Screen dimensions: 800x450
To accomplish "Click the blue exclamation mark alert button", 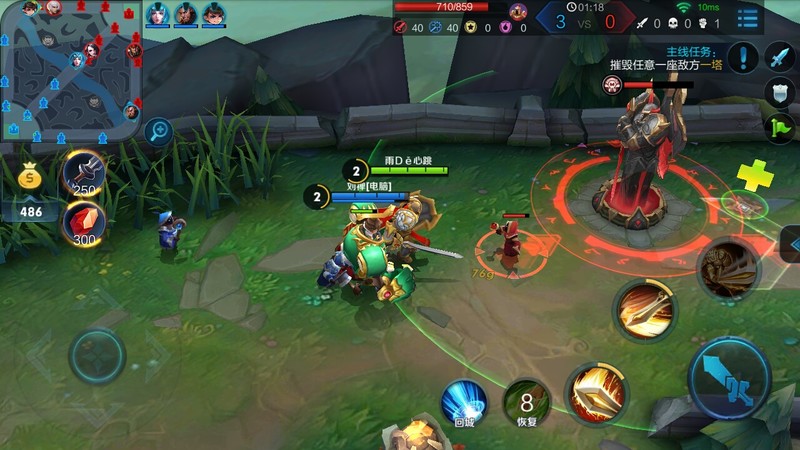I will [x=743, y=58].
